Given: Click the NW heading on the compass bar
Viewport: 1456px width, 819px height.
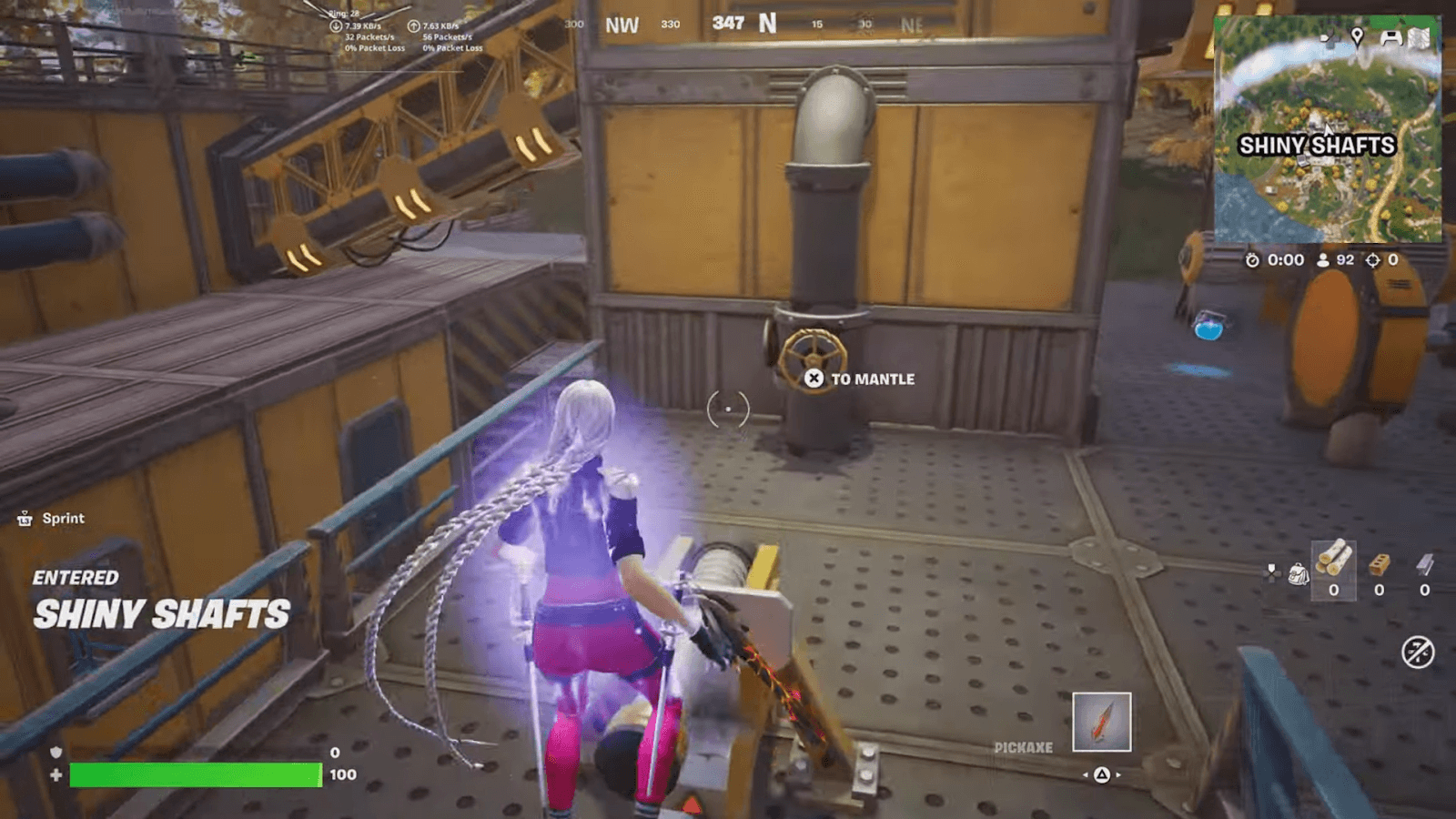Looking at the screenshot, I should (622, 25).
